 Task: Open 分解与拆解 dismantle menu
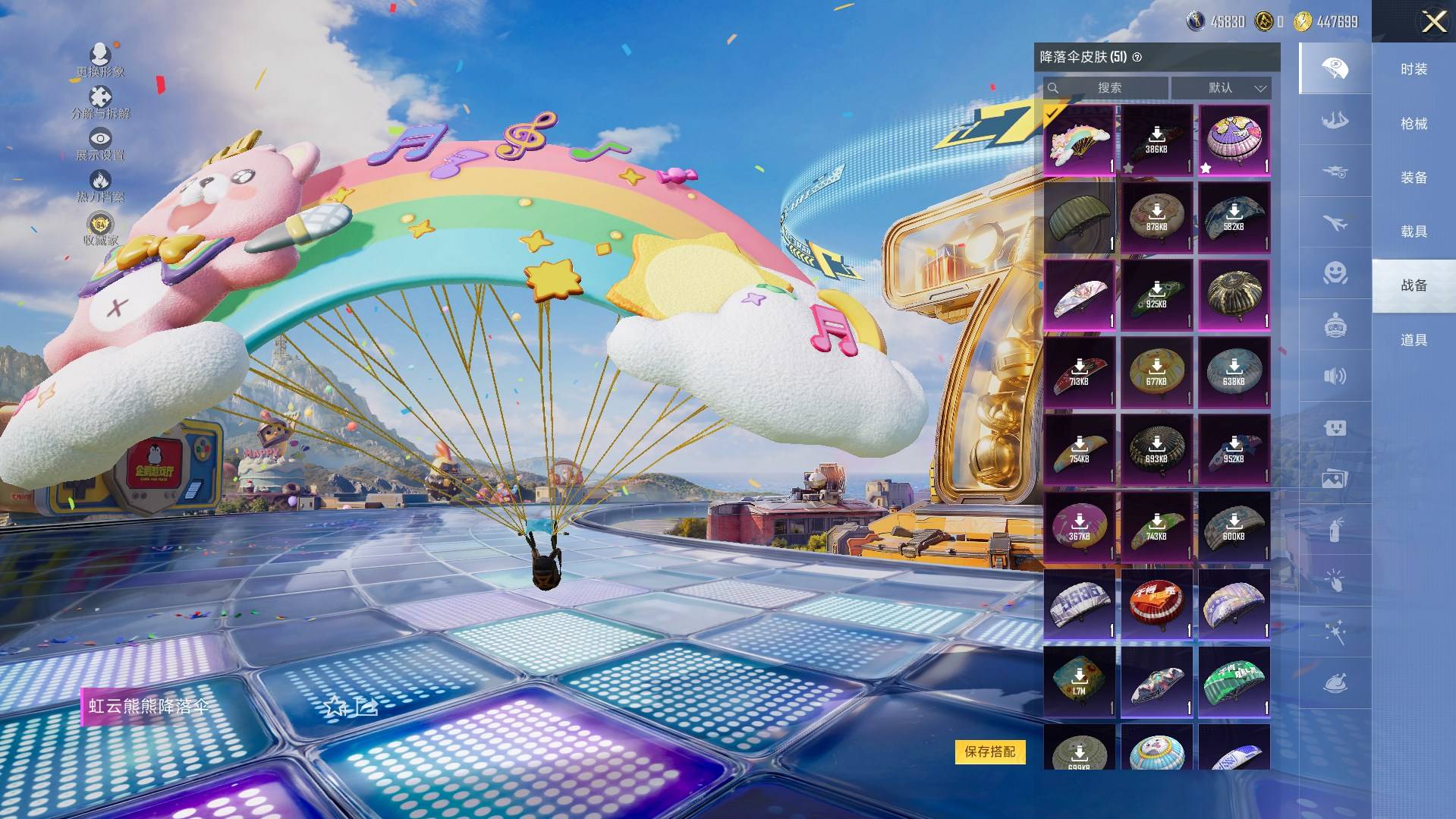click(x=100, y=102)
